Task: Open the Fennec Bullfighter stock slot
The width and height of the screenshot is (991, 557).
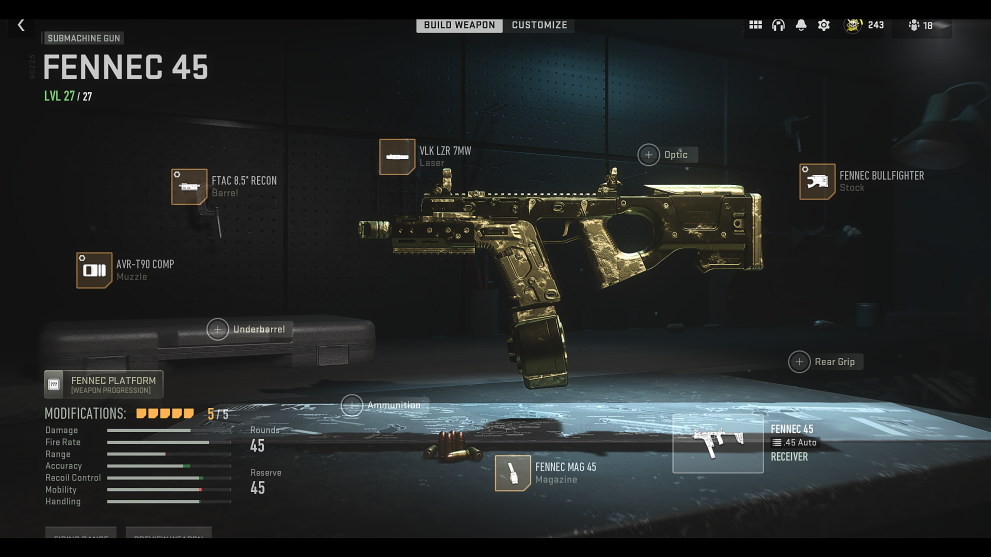Action: point(817,181)
